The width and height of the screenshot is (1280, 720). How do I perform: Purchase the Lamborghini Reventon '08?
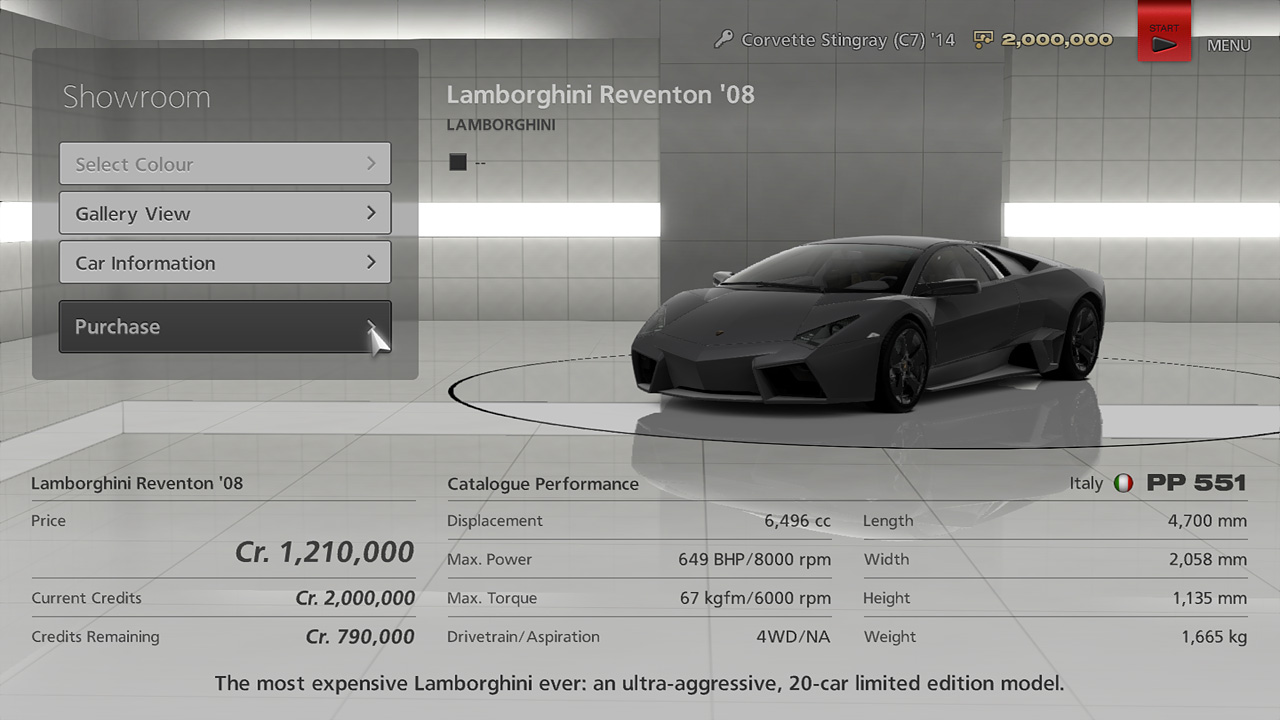[x=225, y=327]
